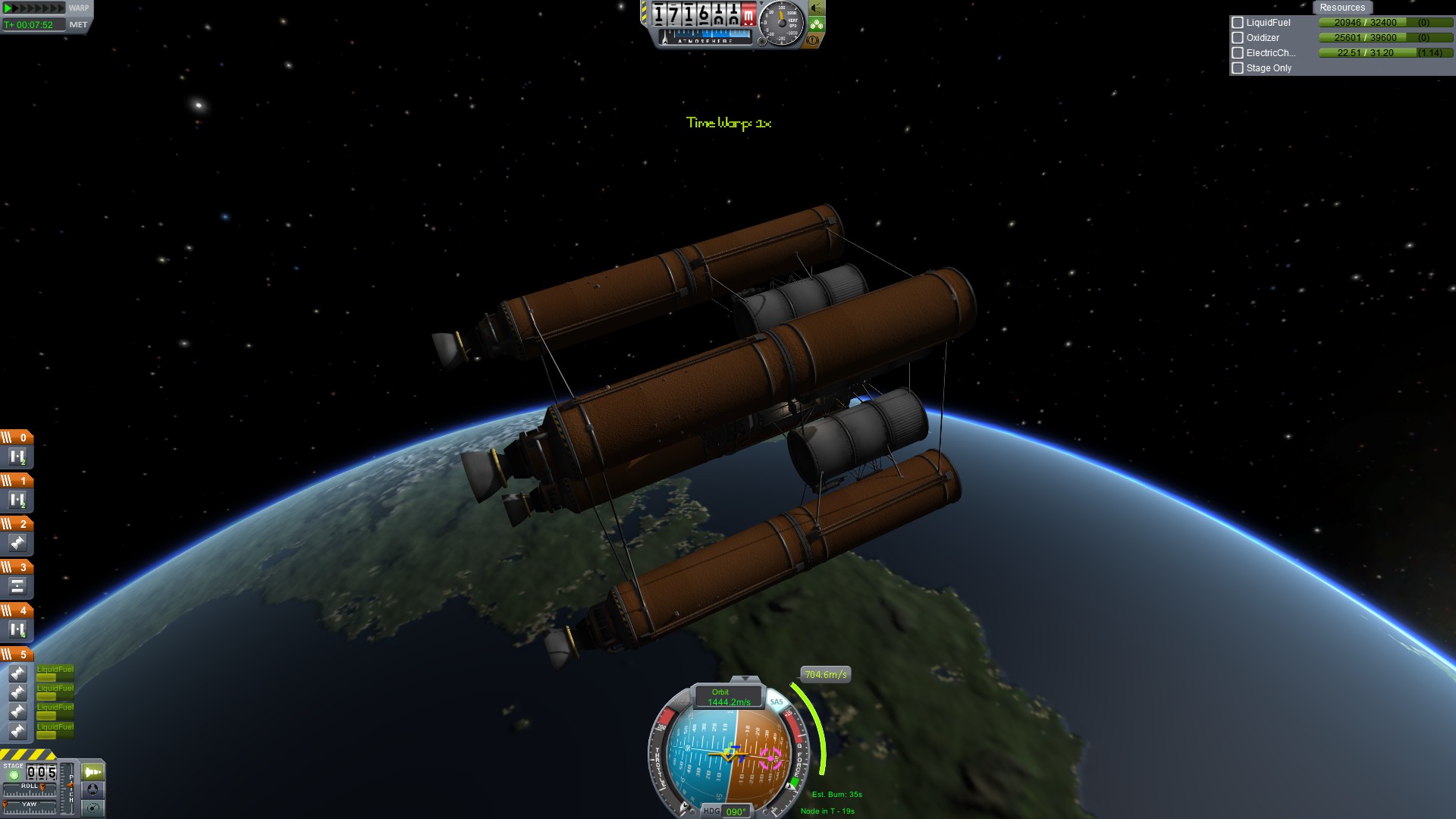Image resolution: width=1456 pixels, height=819 pixels.
Task: Open the Resources panel tab
Action: pos(1341,8)
